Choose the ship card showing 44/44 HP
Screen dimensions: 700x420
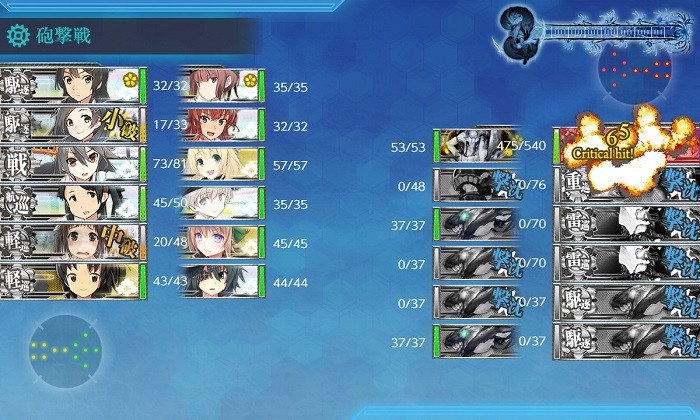222,281
